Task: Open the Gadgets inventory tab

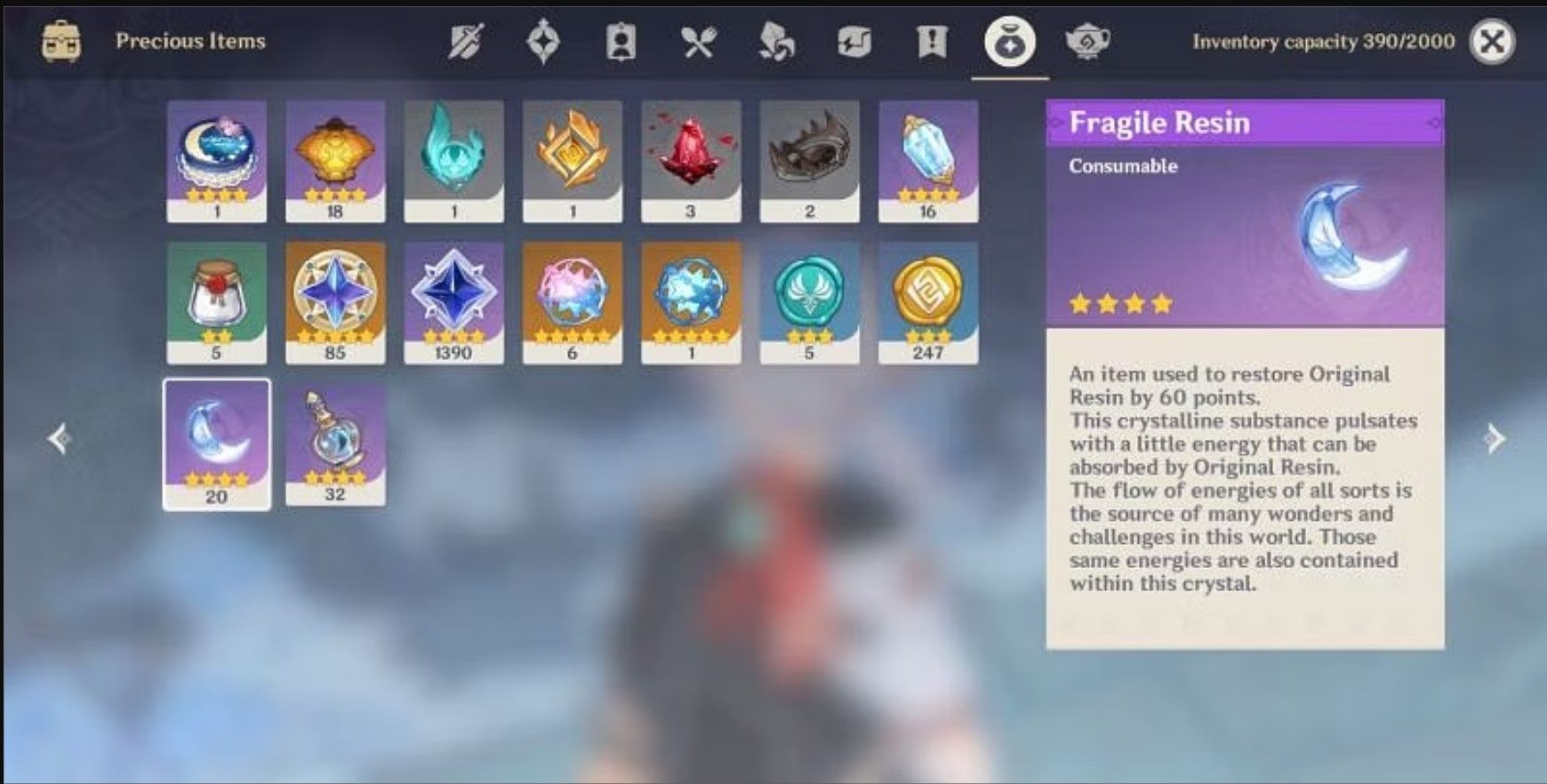Action: (x=853, y=39)
